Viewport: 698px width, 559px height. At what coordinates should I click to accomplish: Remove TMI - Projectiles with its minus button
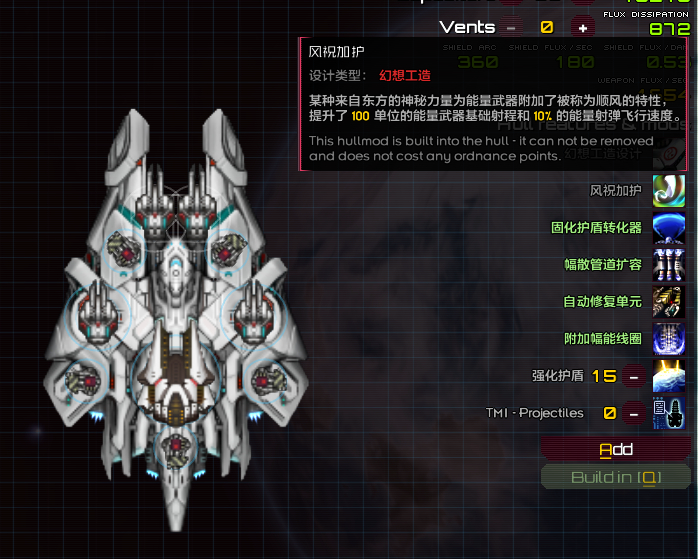click(633, 413)
